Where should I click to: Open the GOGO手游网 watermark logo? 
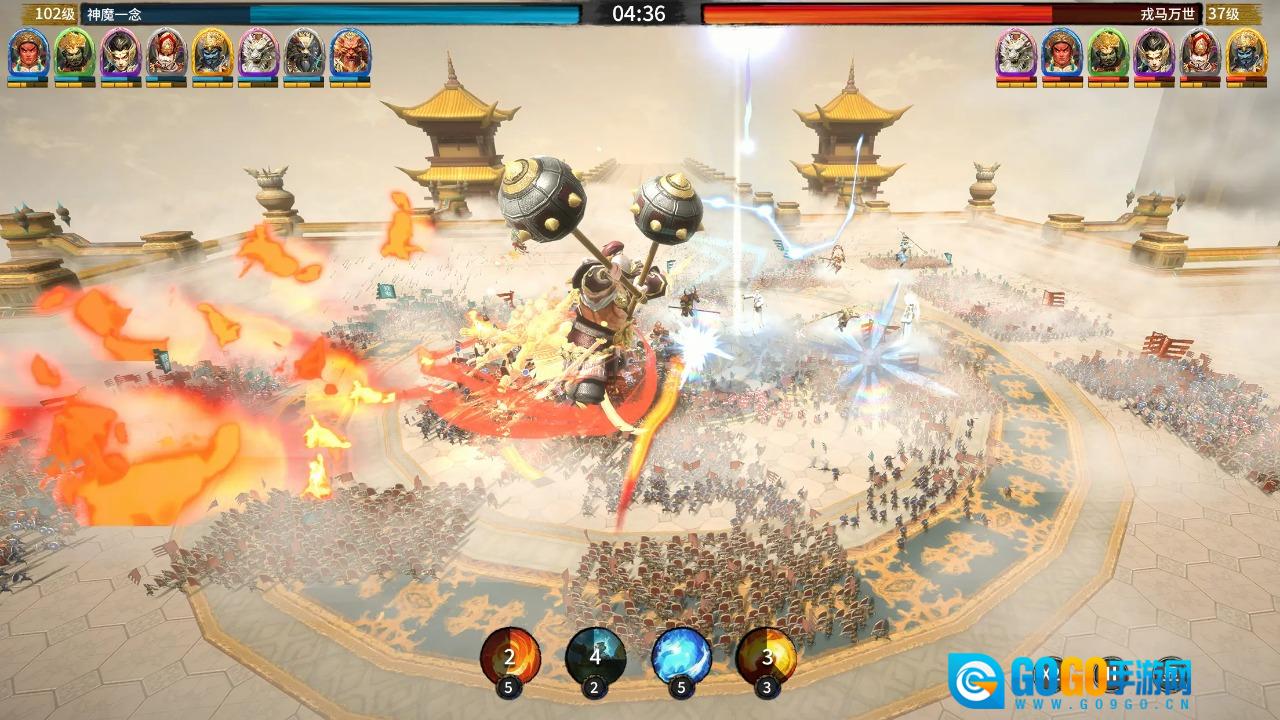tap(1070, 681)
